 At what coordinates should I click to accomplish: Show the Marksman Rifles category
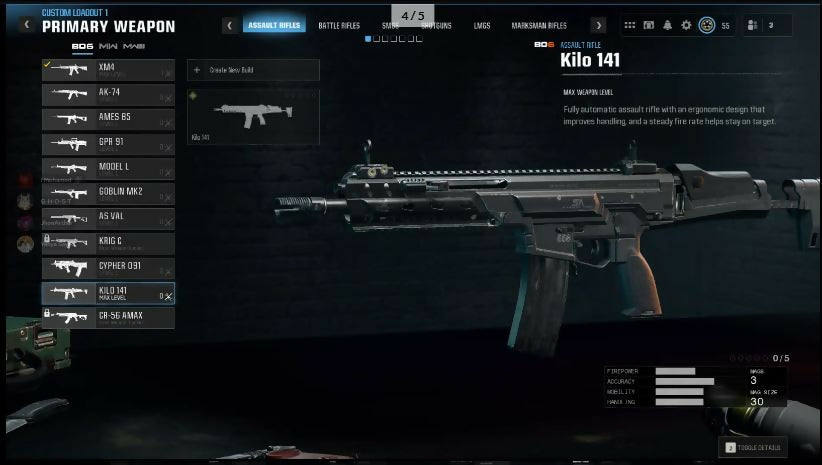539,25
